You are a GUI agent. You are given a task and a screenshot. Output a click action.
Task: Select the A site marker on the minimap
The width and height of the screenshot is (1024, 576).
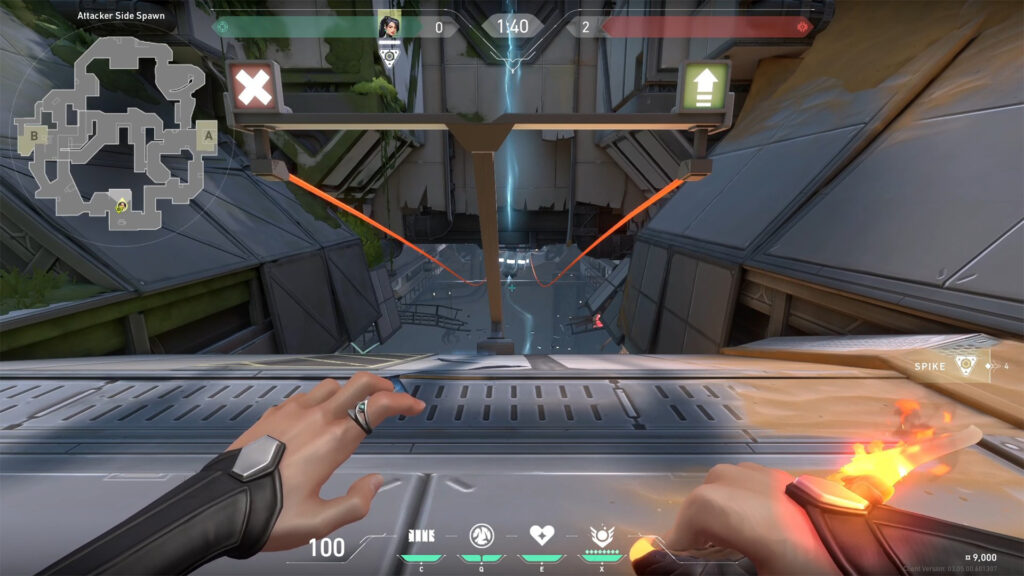click(x=208, y=135)
